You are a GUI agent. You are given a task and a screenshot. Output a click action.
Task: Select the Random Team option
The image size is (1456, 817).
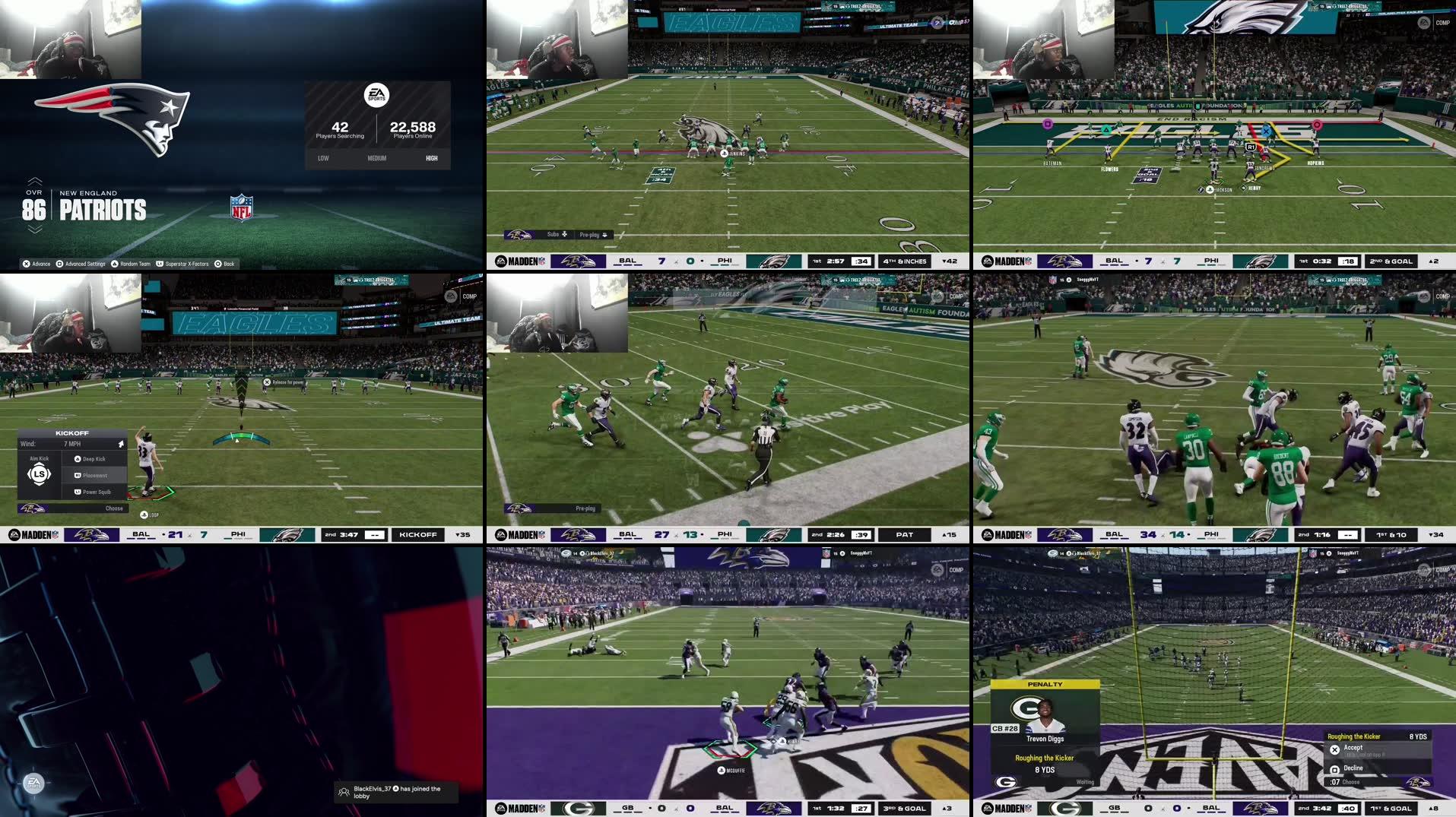point(135,264)
